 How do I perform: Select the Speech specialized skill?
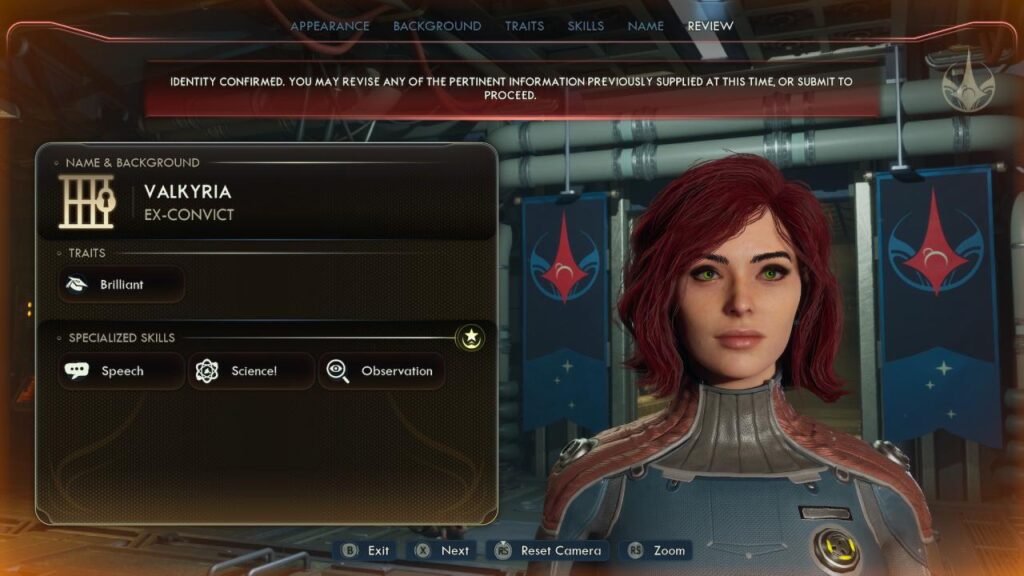[121, 371]
